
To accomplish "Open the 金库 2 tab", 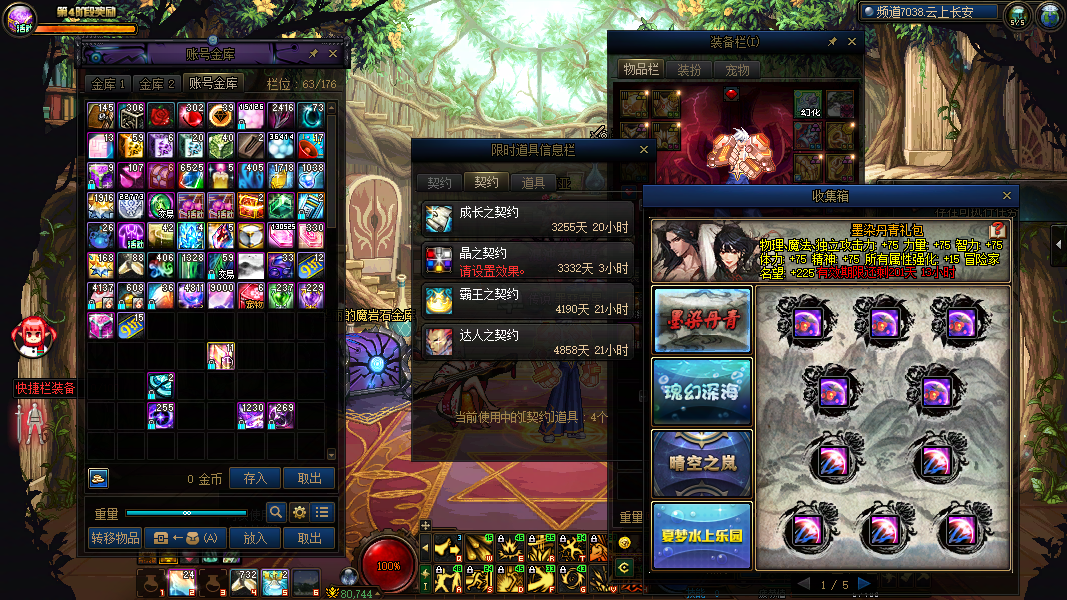I will click(157, 84).
